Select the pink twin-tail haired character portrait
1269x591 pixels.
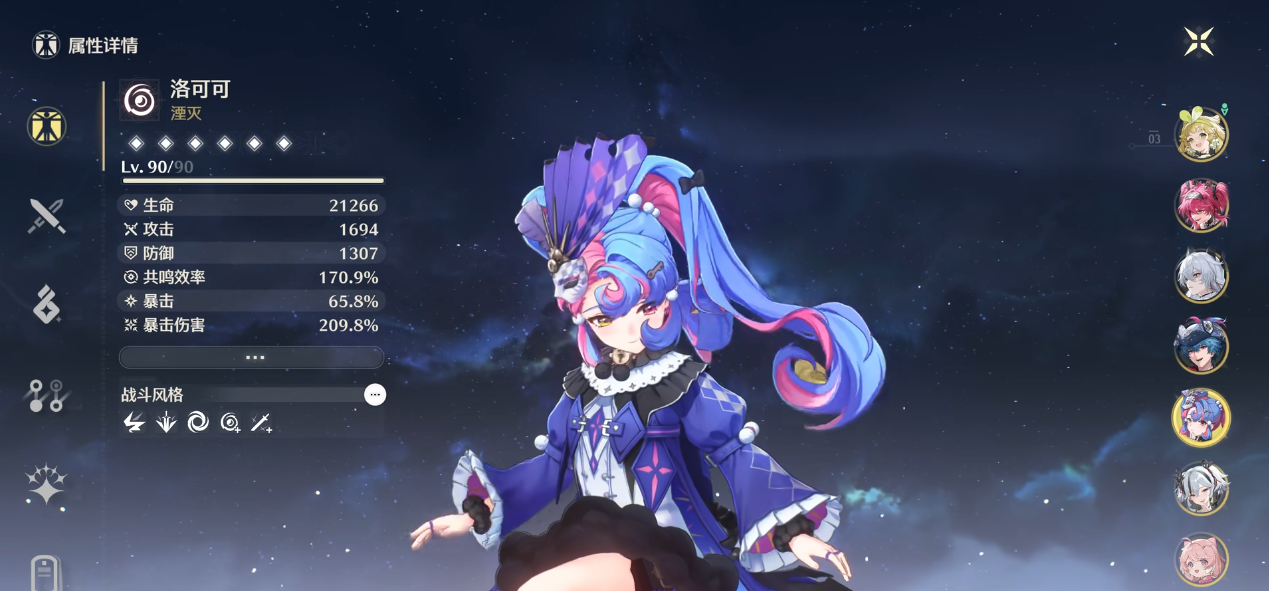pyautogui.click(x=1200, y=205)
